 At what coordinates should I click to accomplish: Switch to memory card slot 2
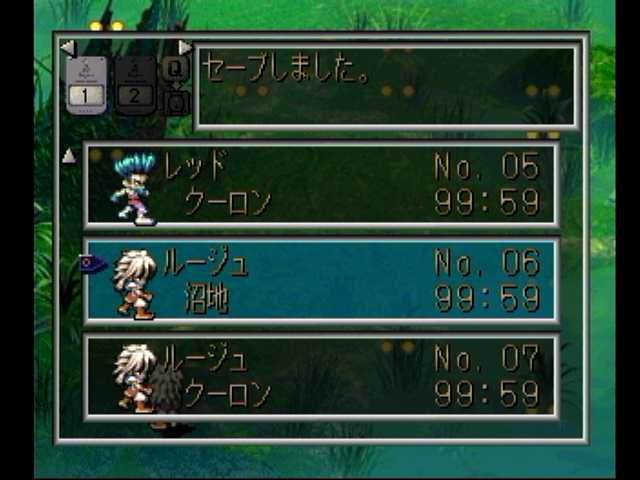[136, 86]
